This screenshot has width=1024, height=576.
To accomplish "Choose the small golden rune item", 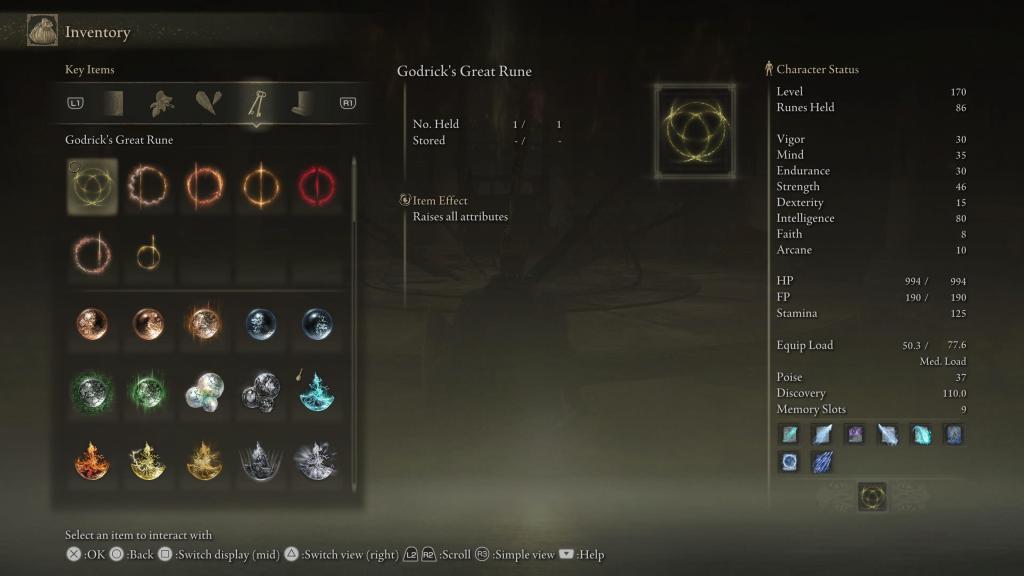I will click(147, 255).
